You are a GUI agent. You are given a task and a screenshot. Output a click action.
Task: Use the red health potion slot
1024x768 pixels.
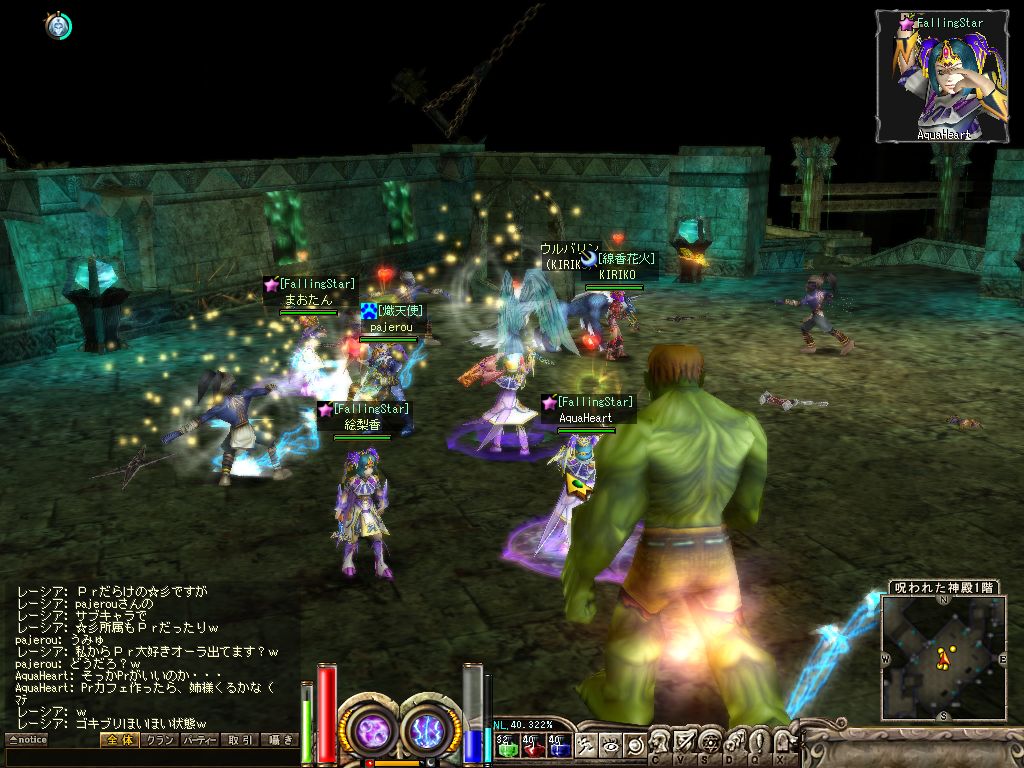pyautogui.click(x=533, y=745)
